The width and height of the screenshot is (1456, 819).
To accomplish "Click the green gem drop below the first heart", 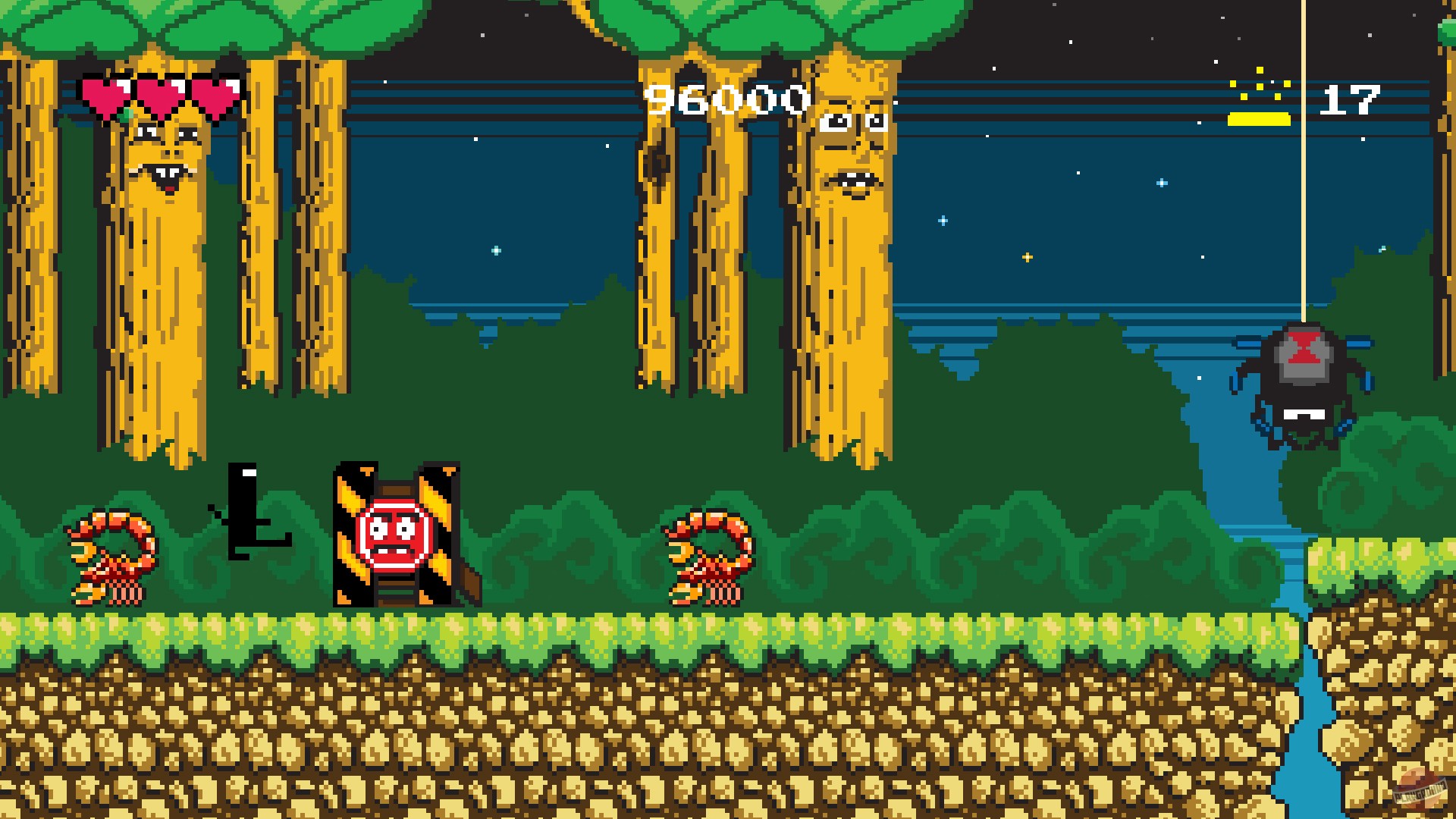I will (x=127, y=115).
